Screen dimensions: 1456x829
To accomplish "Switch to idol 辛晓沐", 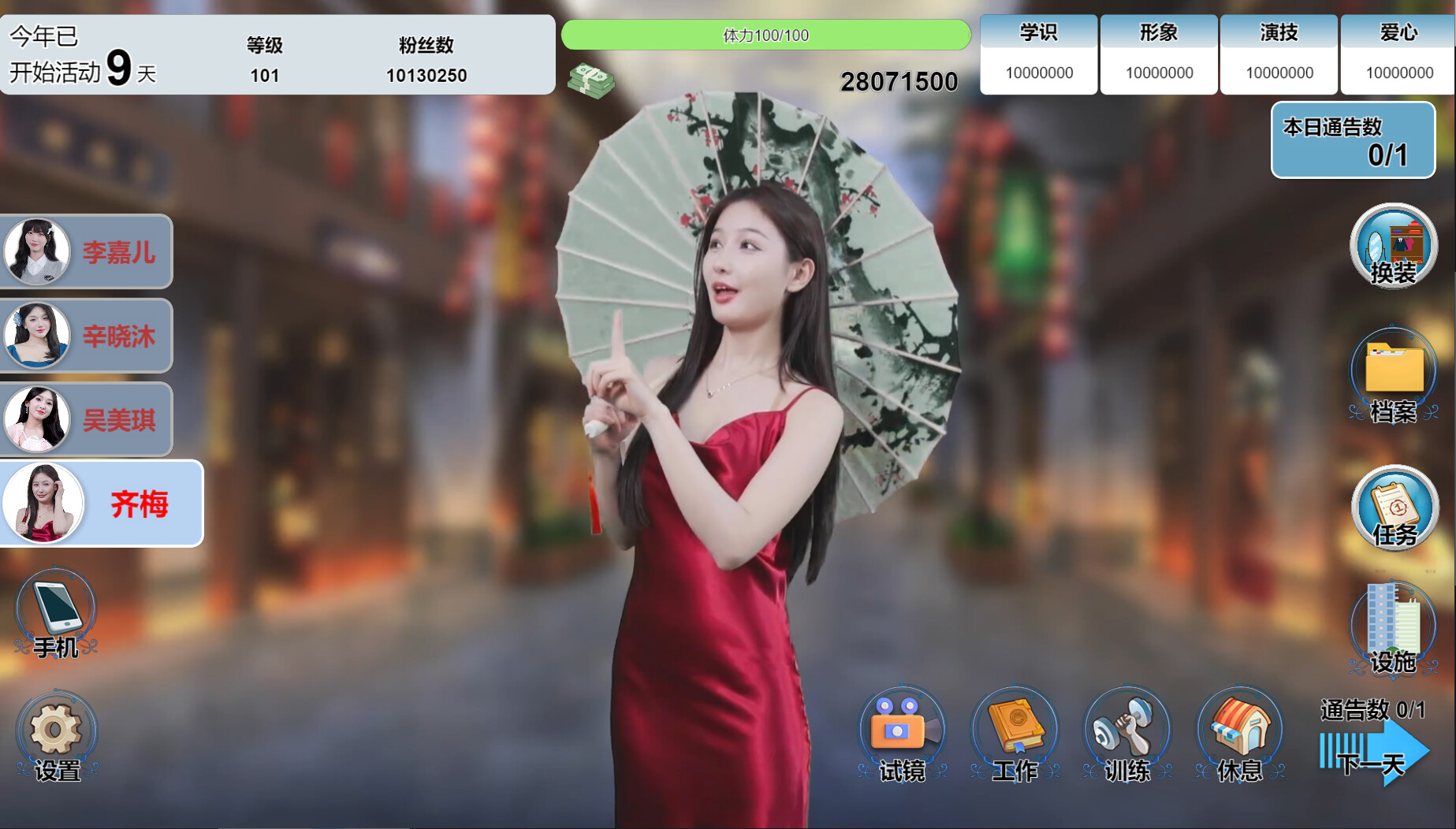I will 87,335.
